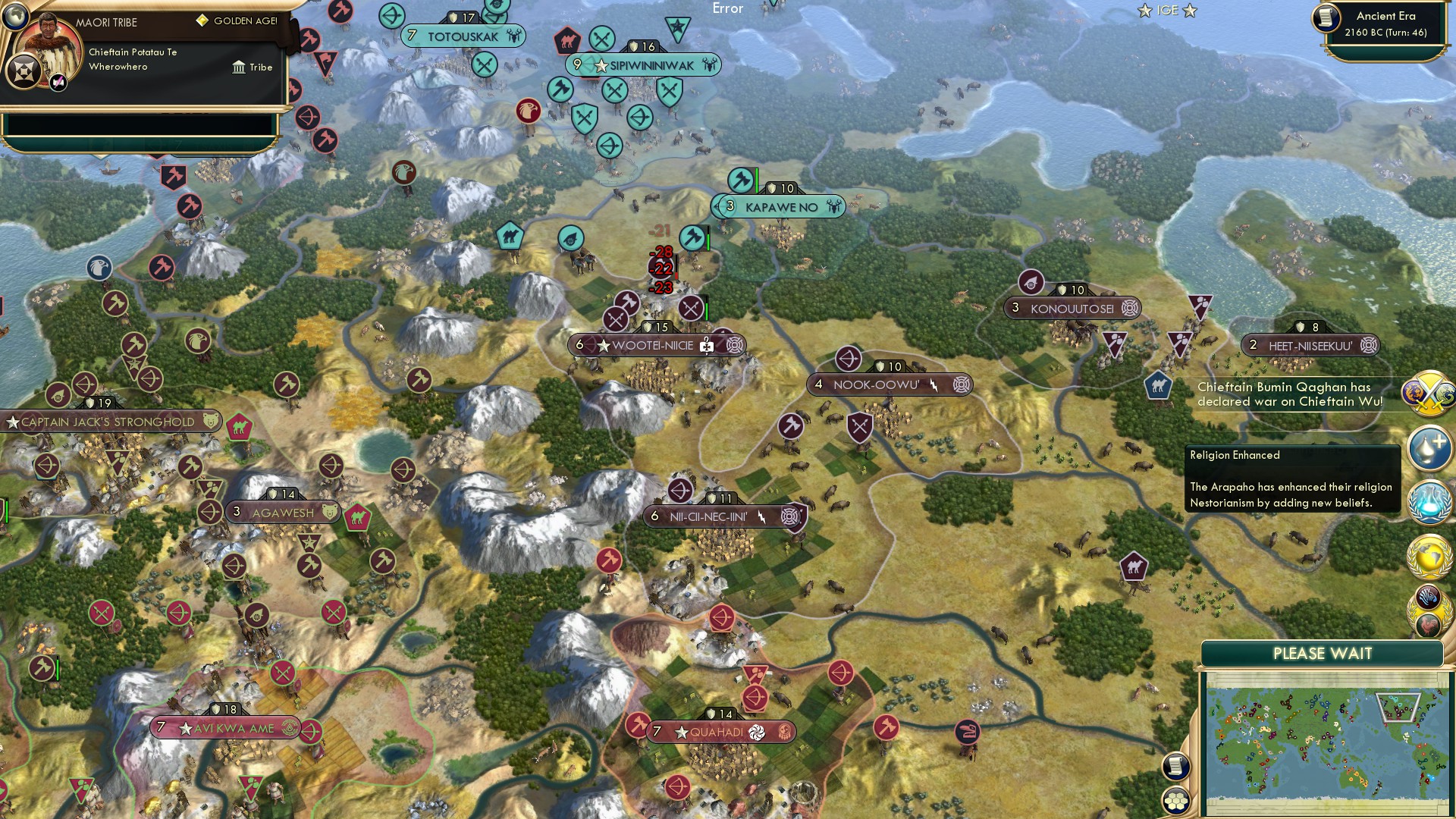
Task: Click the faith droplet pantheon notification
Action: coord(1430,448)
